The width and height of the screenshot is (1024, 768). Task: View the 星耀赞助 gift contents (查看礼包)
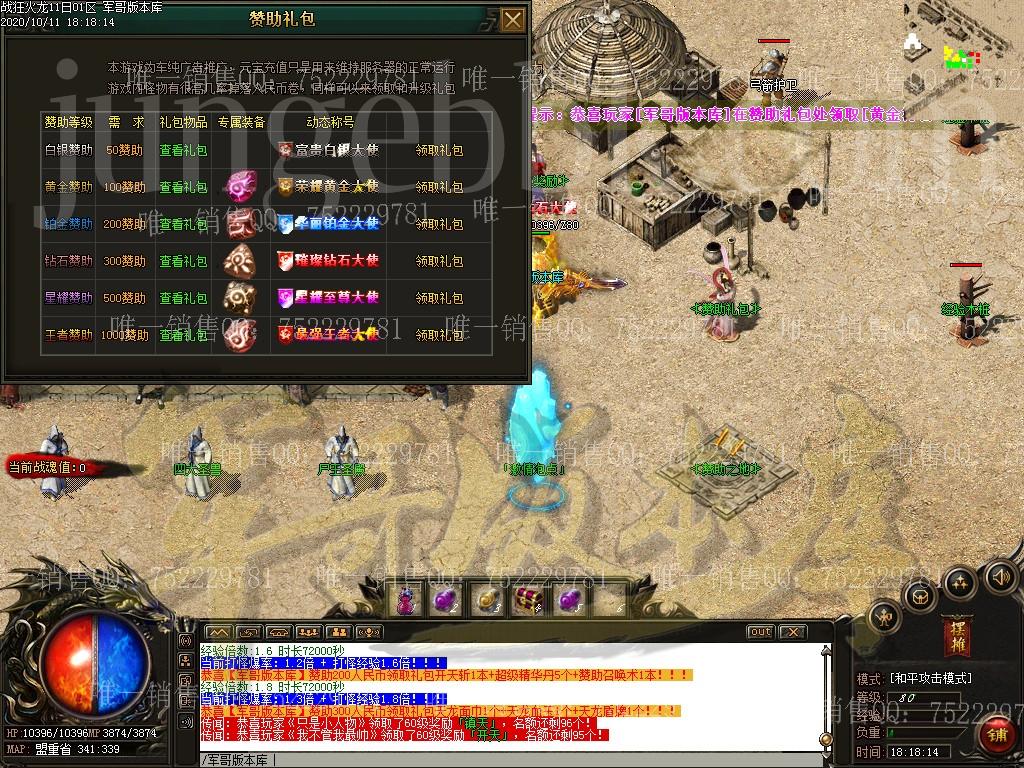(x=183, y=298)
